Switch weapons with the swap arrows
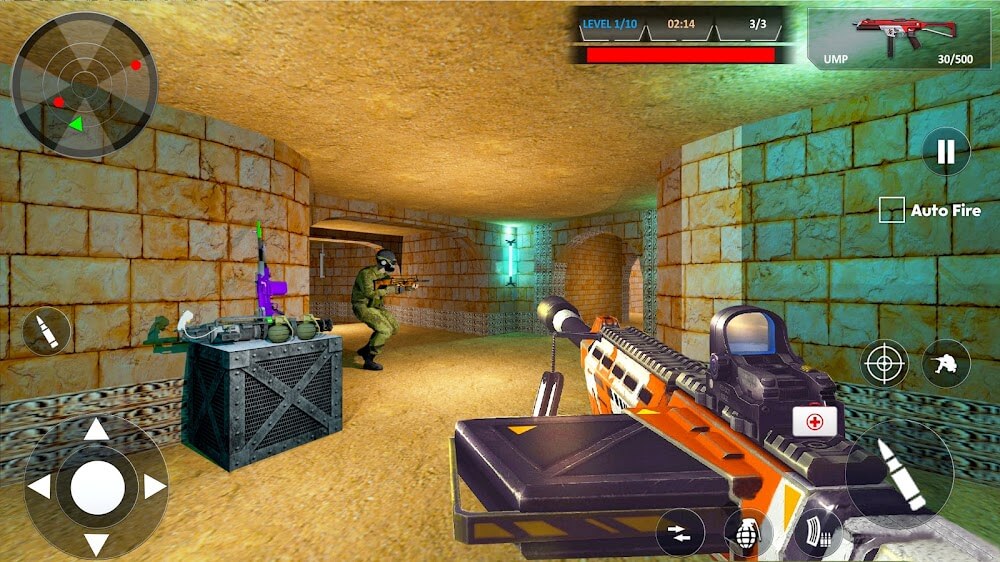 680,532
